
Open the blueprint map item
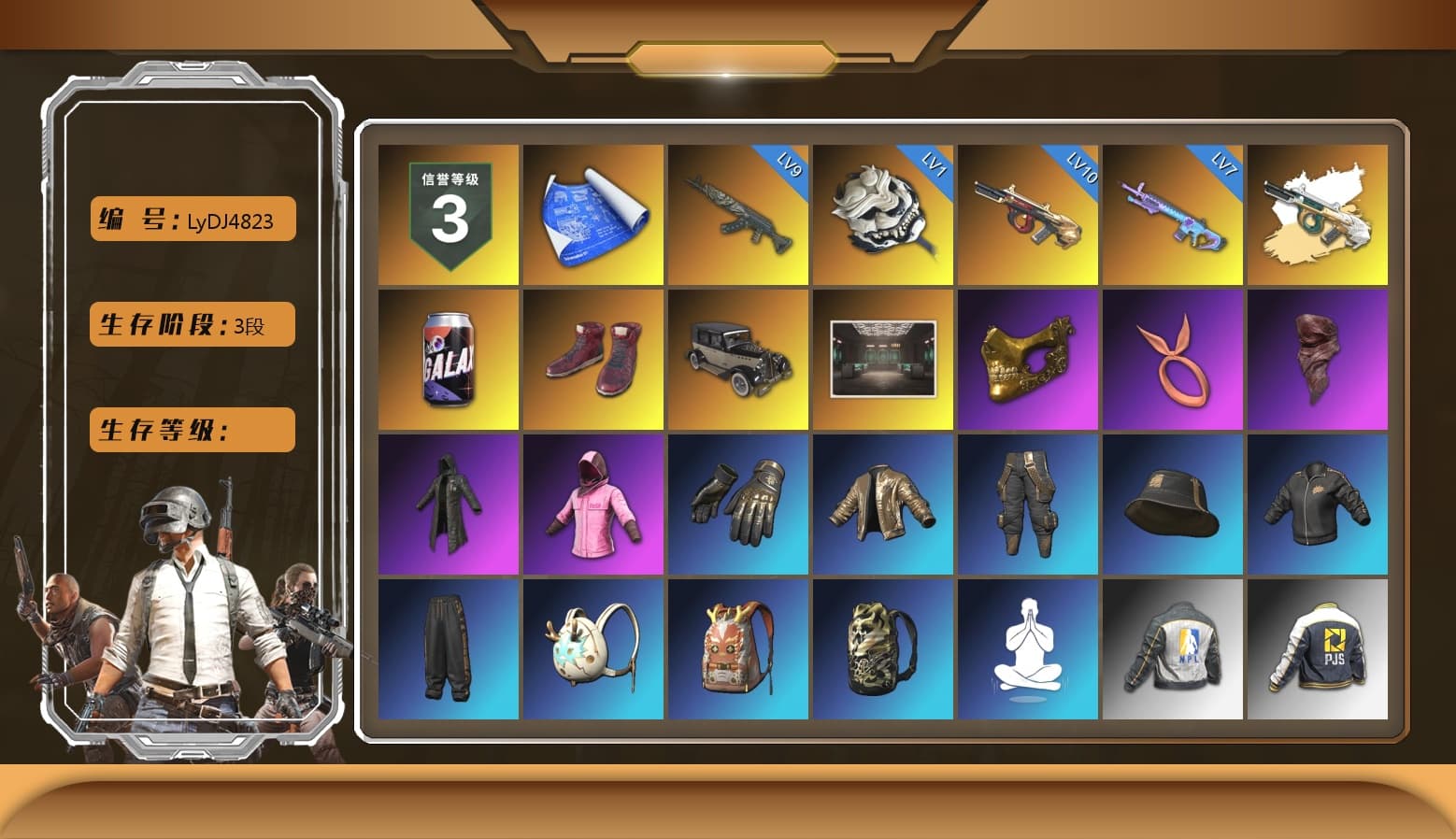(x=592, y=214)
